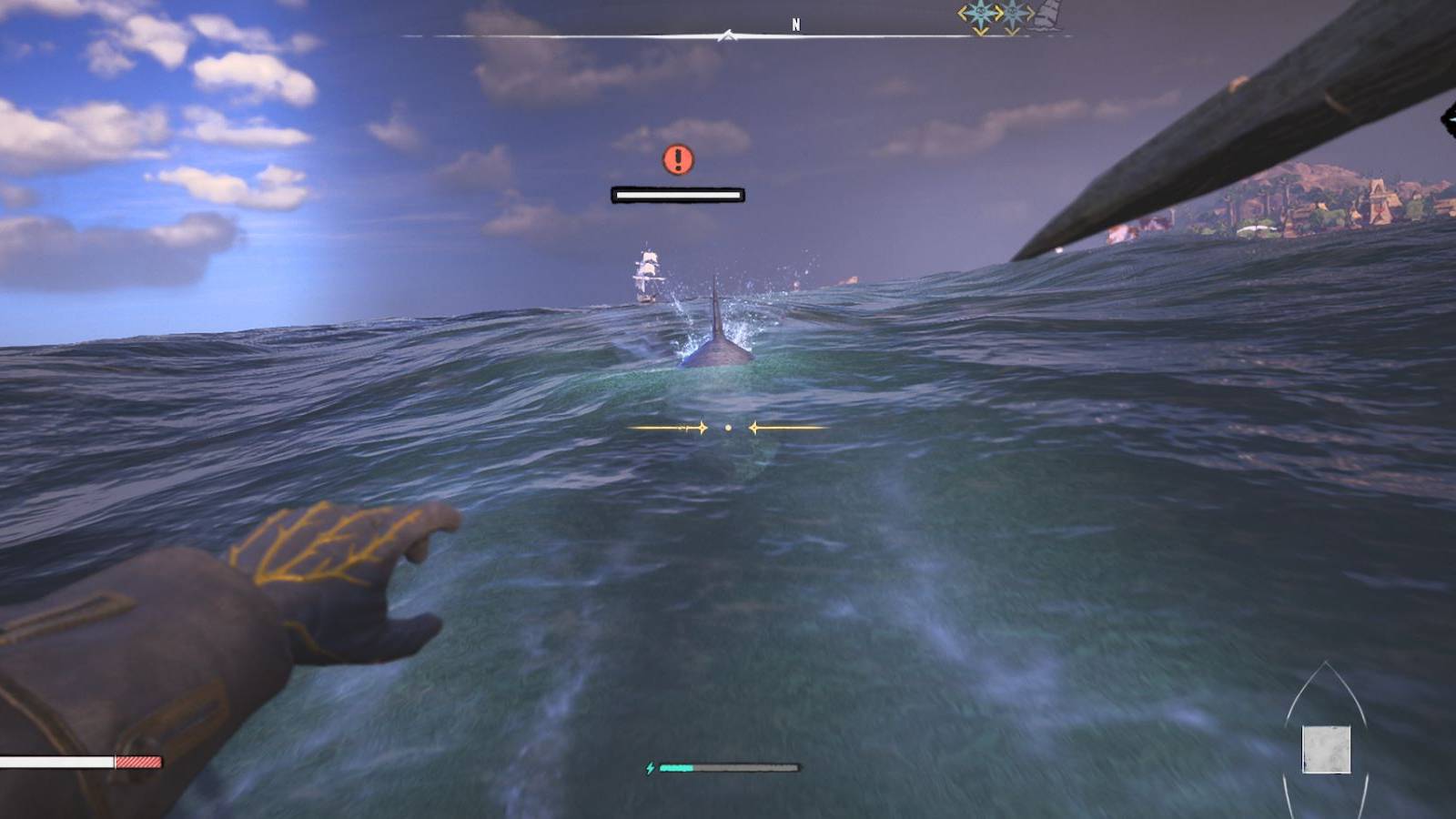1456x819 pixels.
Task: Click the N marker on the compass bar
Action: pyautogui.click(x=798, y=22)
